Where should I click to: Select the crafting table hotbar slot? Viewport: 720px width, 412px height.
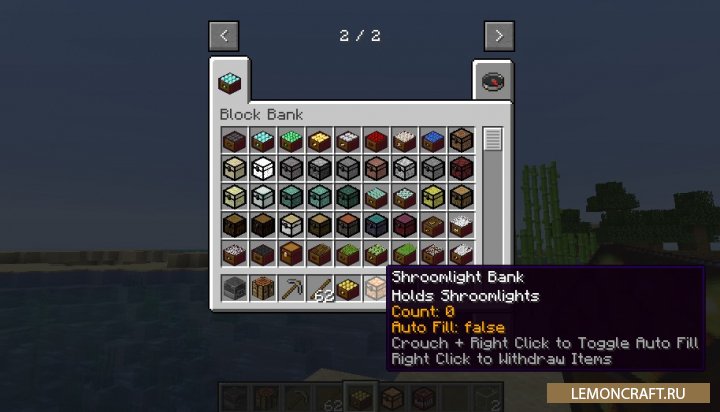(x=262, y=289)
